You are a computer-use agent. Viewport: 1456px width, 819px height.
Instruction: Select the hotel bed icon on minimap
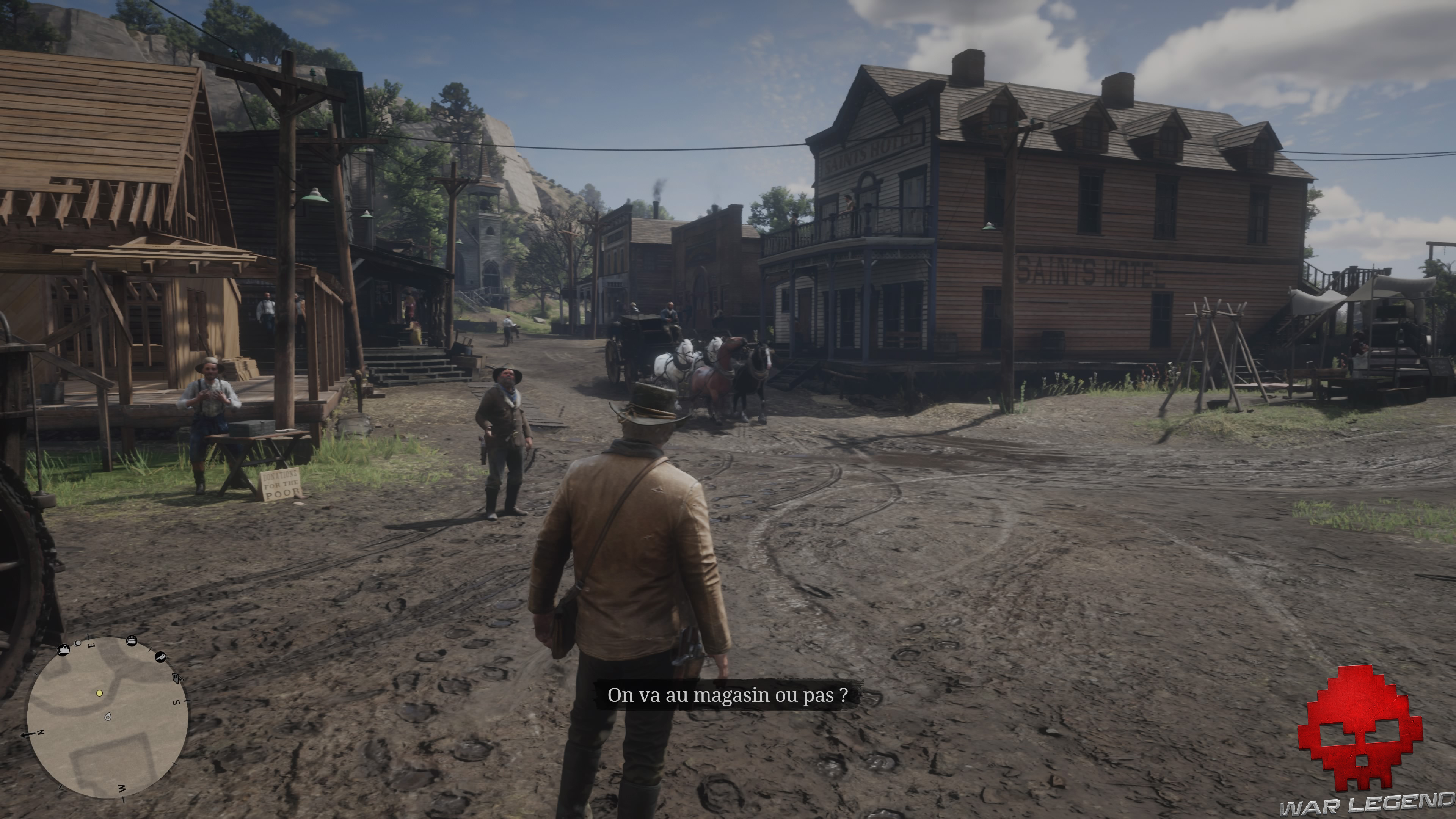point(132,641)
